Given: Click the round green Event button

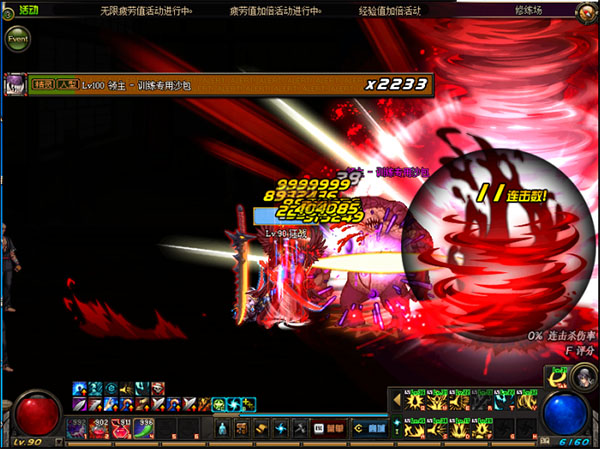Looking at the screenshot, I should [17, 39].
